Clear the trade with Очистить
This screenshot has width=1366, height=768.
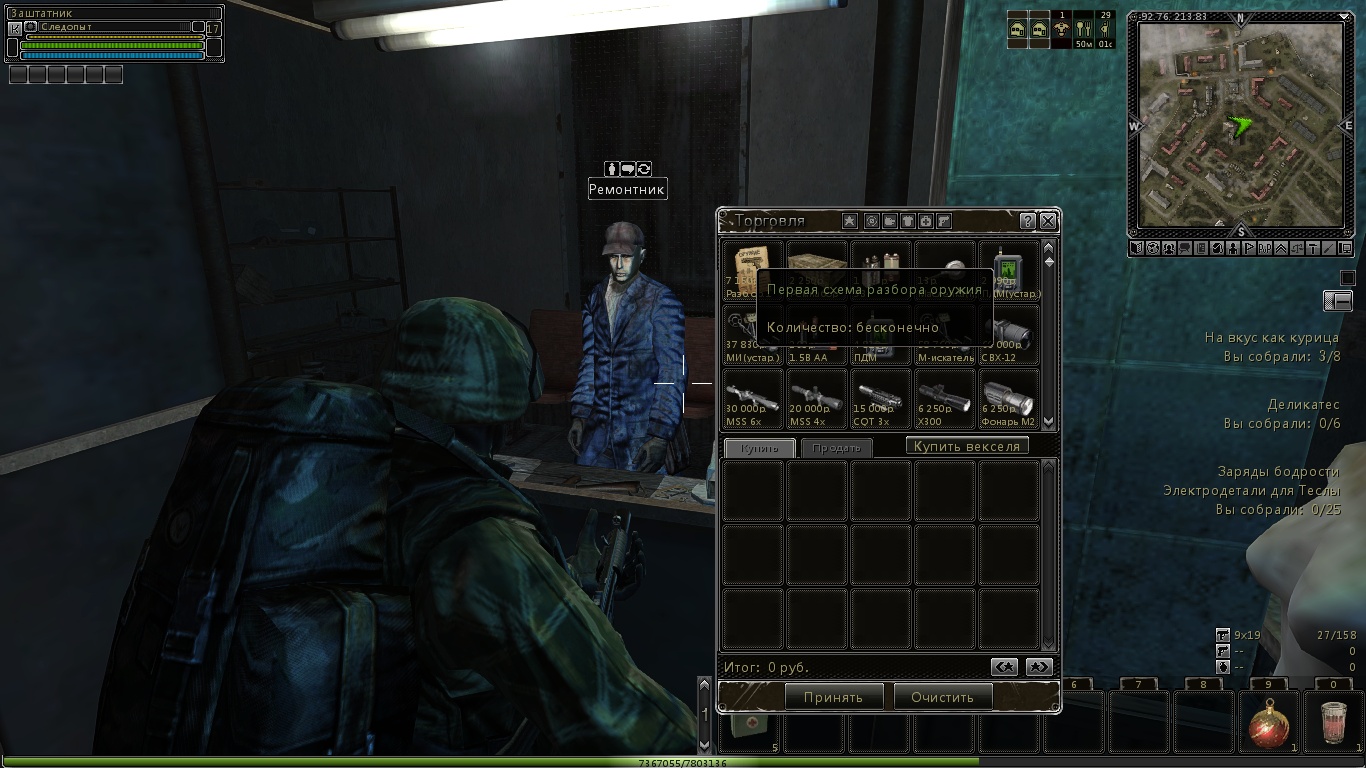[x=942, y=697]
